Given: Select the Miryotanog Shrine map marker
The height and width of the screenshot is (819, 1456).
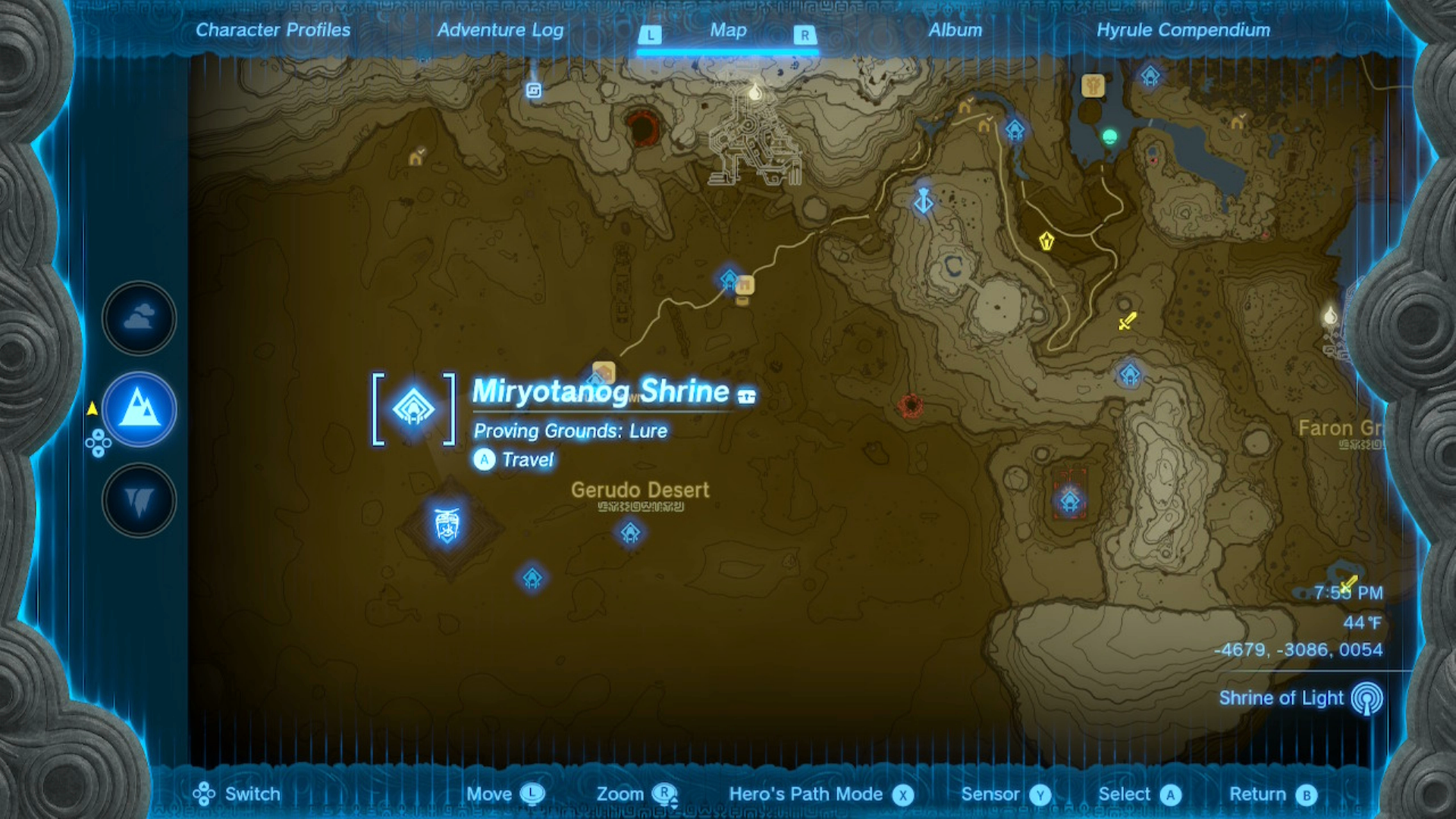Looking at the screenshot, I should click(413, 408).
